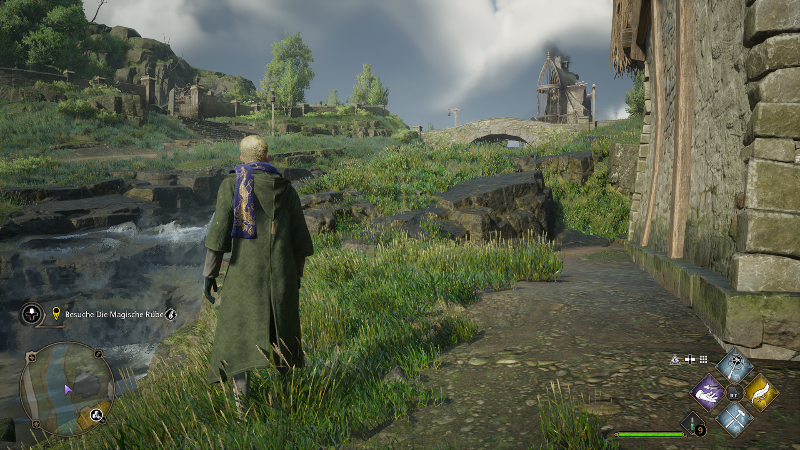This screenshot has width=800, height=450.
Task: Activate the yellow feather spell slot
Action: pos(761,392)
